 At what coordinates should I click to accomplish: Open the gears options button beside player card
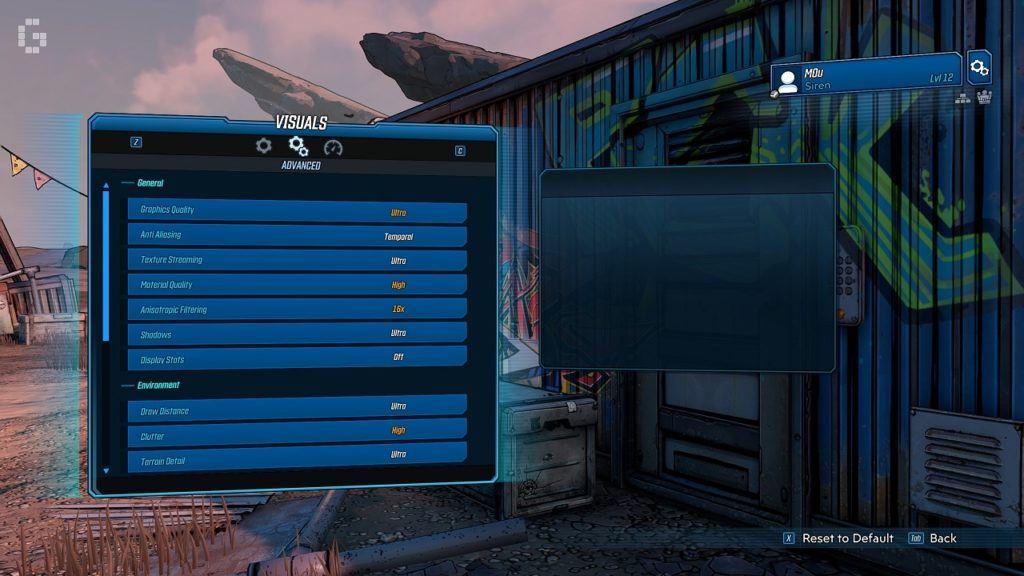coord(980,67)
